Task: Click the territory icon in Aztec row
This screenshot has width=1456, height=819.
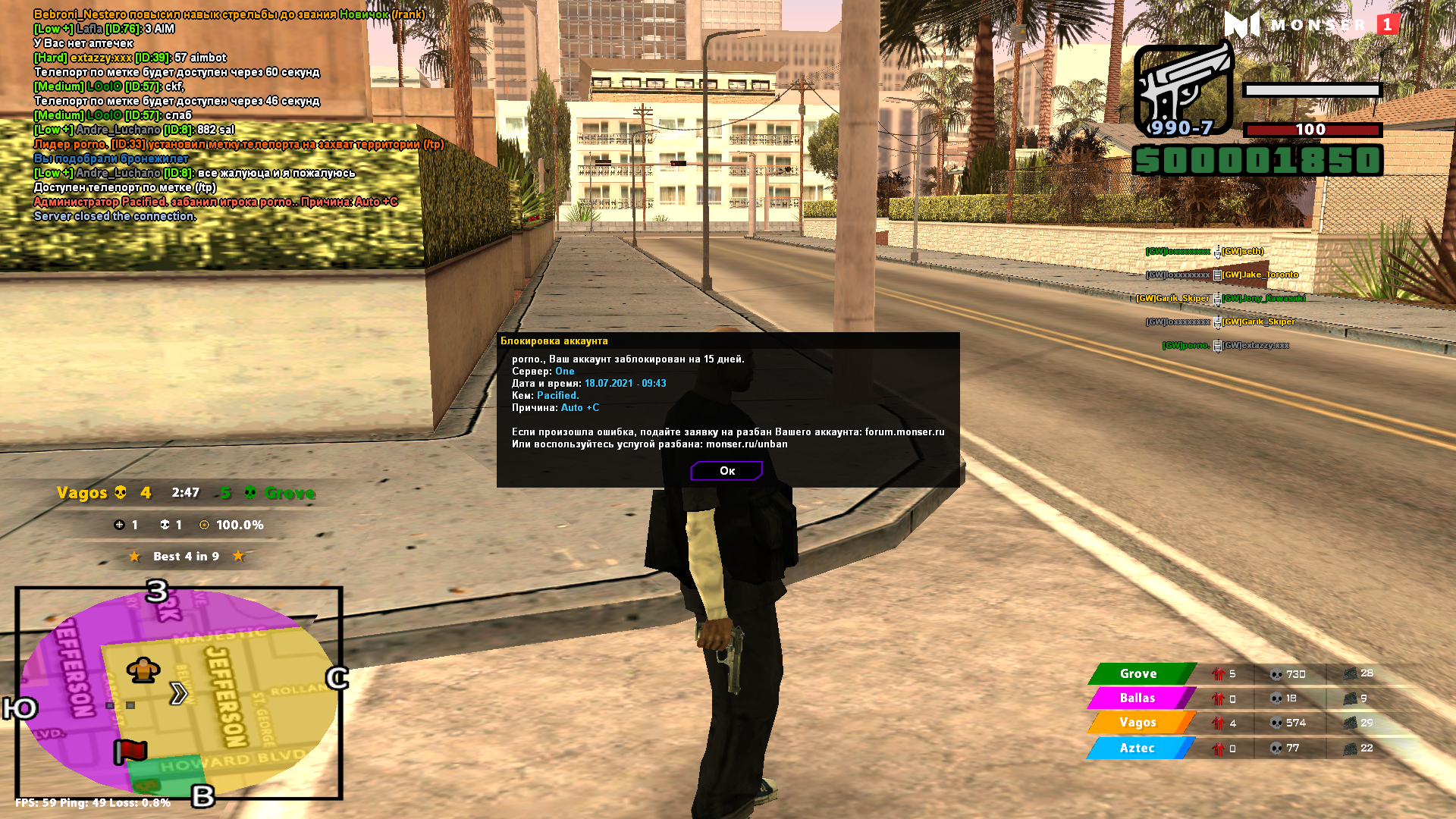Action: 1351,748
